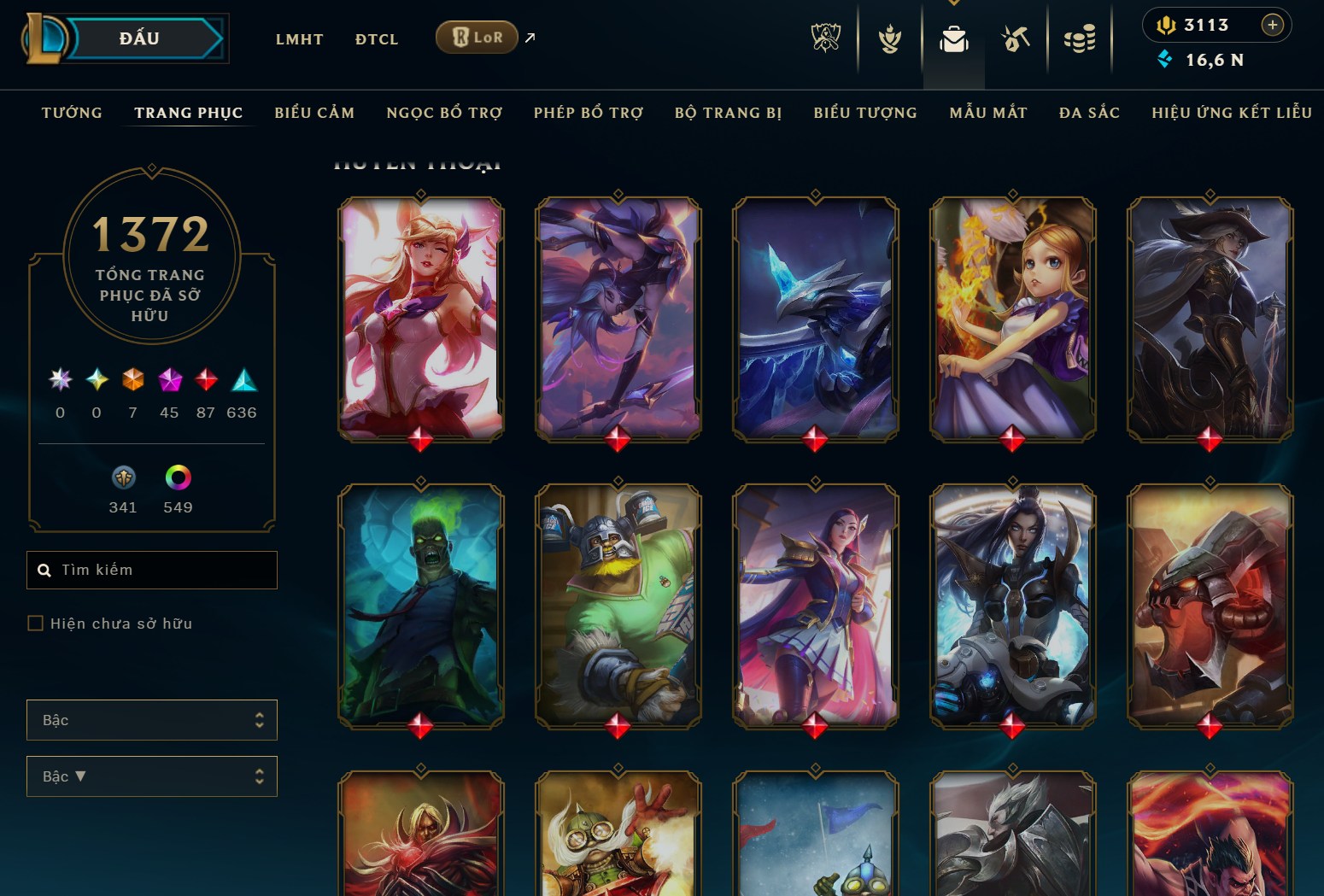Open the 'Bậc ▼' sort order dropdown
This screenshot has width=1324, height=896.
[152, 776]
